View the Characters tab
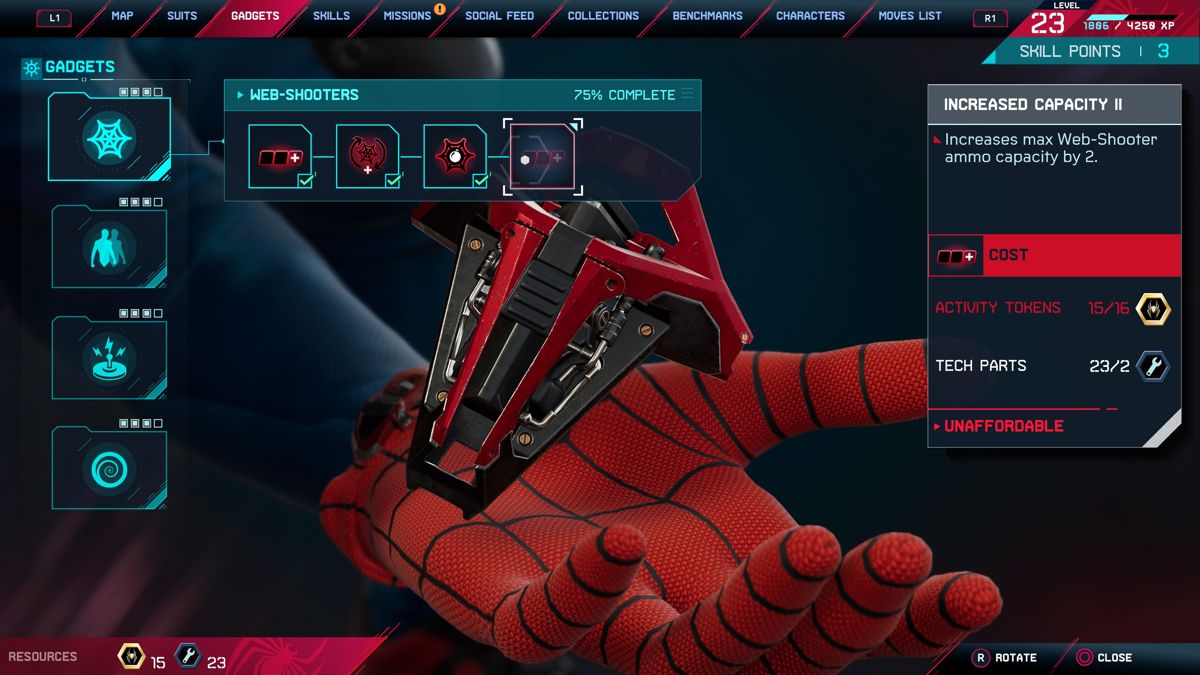Image resolution: width=1200 pixels, height=675 pixels. 810,16
